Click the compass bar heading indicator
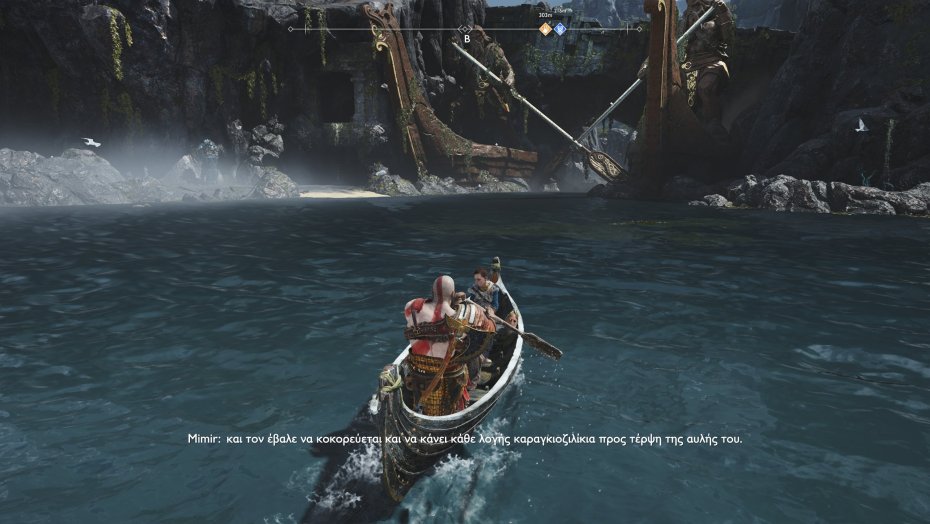The image size is (930, 524). point(466,29)
